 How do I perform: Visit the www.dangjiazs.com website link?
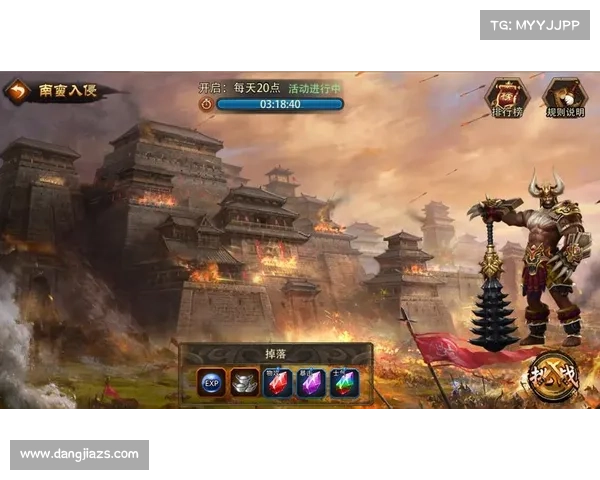tap(80, 455)
